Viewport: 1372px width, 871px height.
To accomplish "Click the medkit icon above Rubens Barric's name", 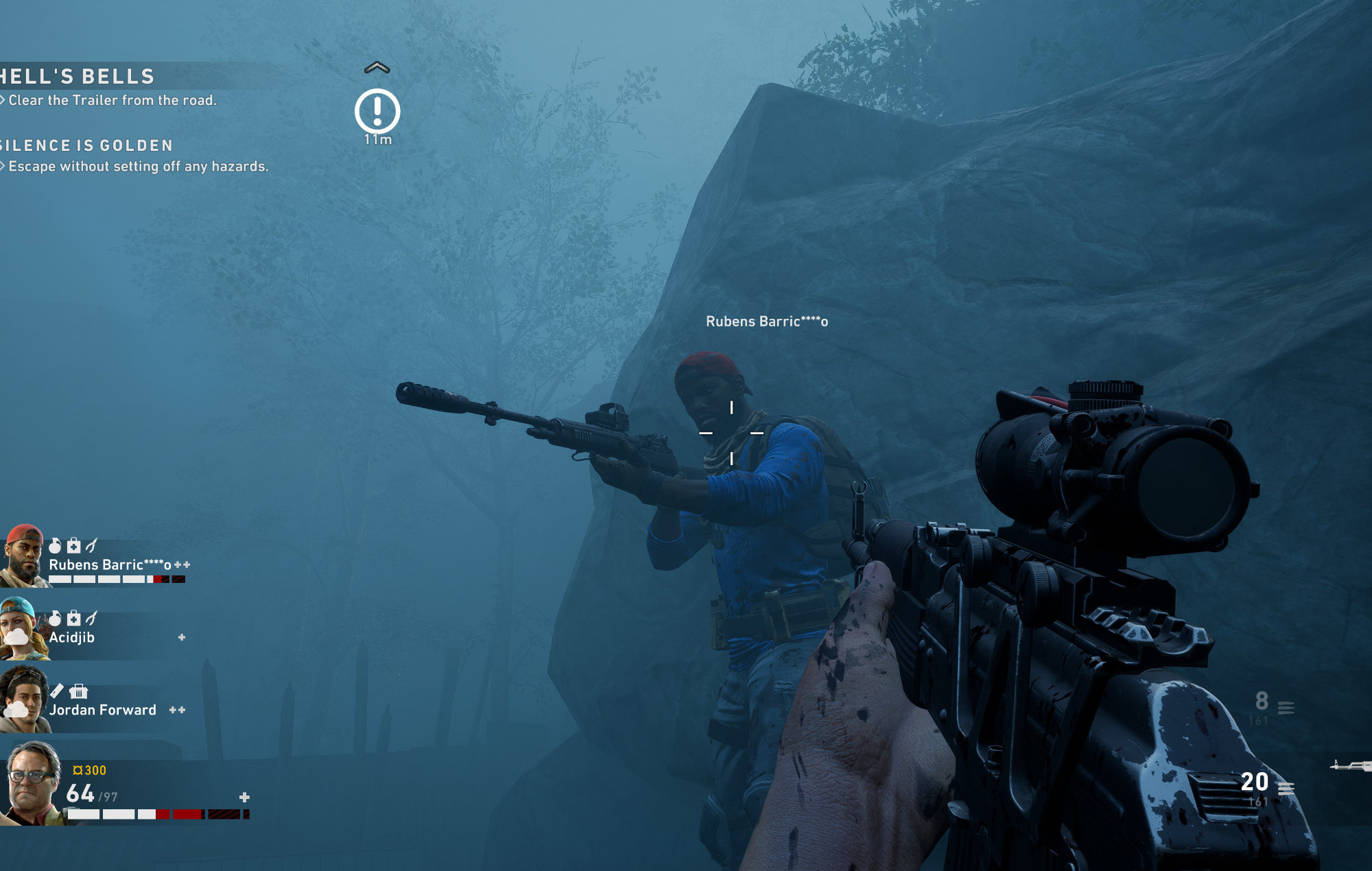I will [73, 546].
